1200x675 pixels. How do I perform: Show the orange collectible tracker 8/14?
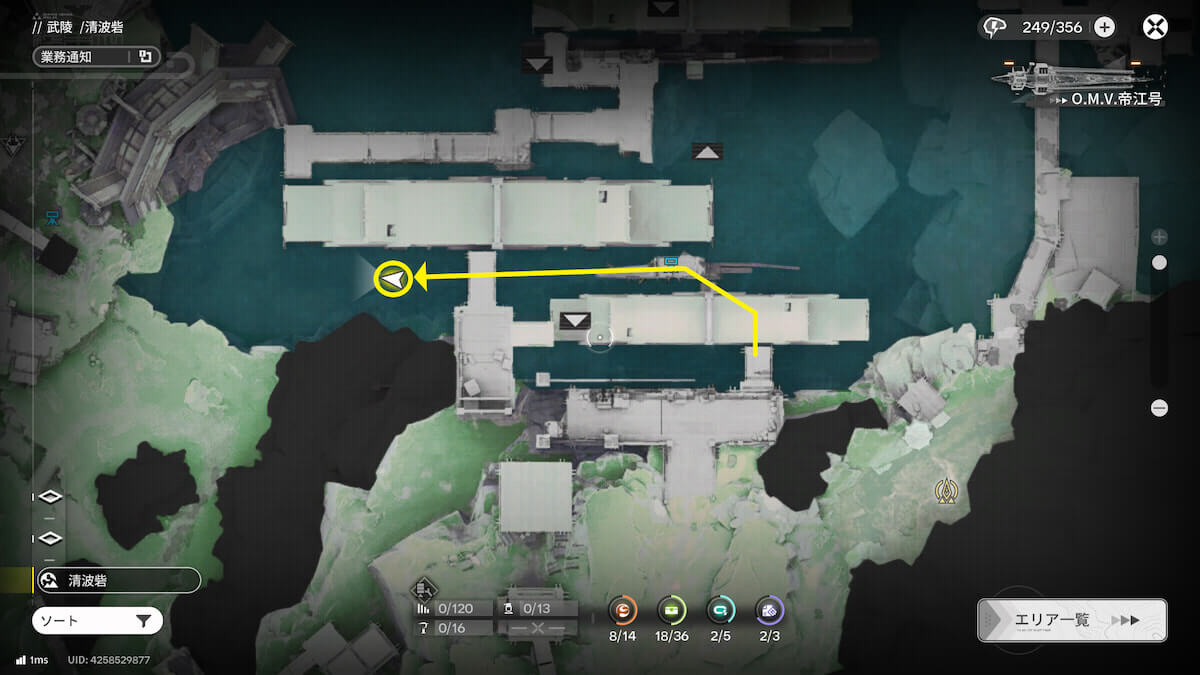click(x=622, y=611)
